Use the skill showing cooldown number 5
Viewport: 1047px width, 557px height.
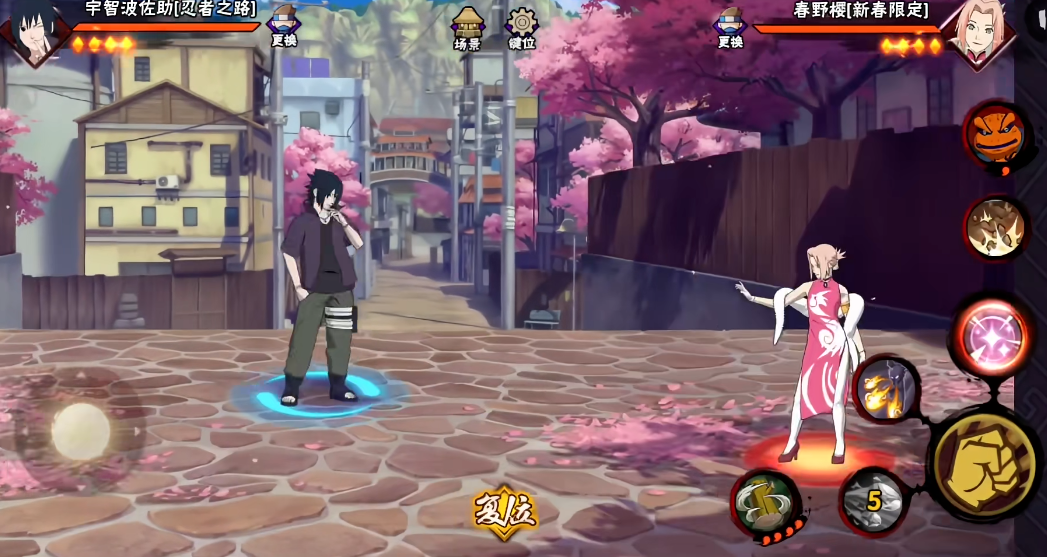click(872, 500)
